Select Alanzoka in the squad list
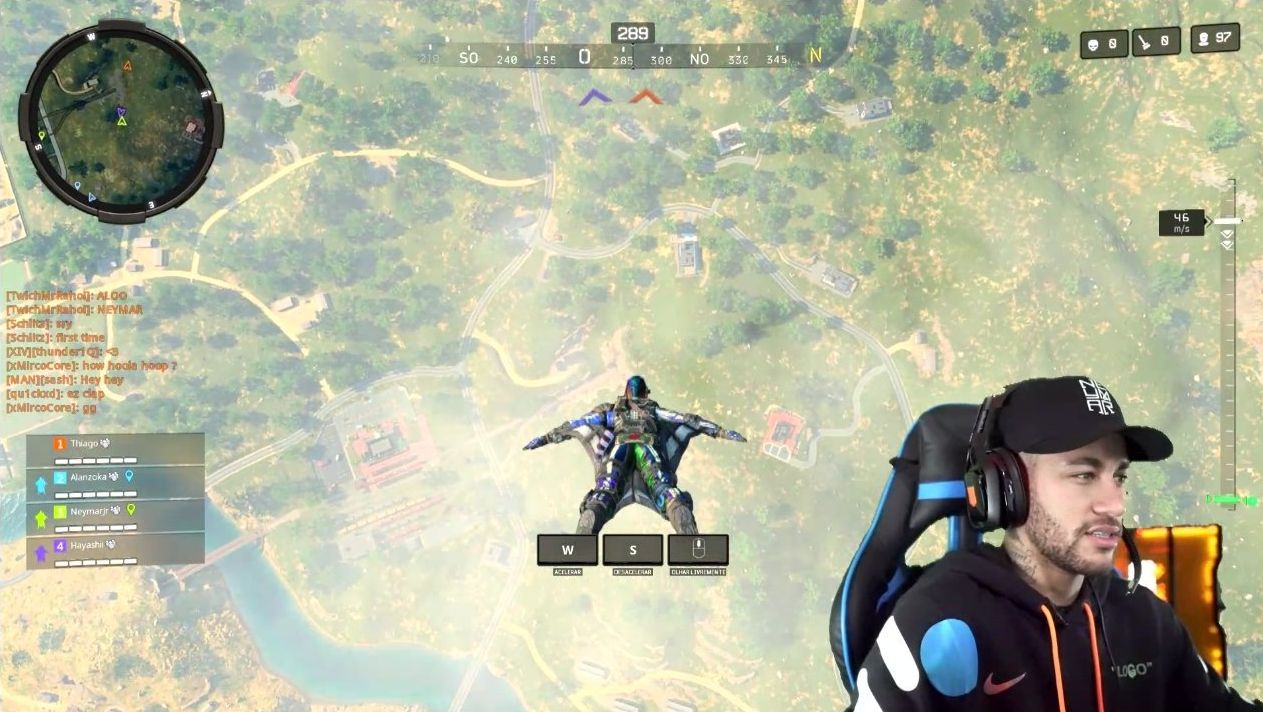 pos(115,482)
